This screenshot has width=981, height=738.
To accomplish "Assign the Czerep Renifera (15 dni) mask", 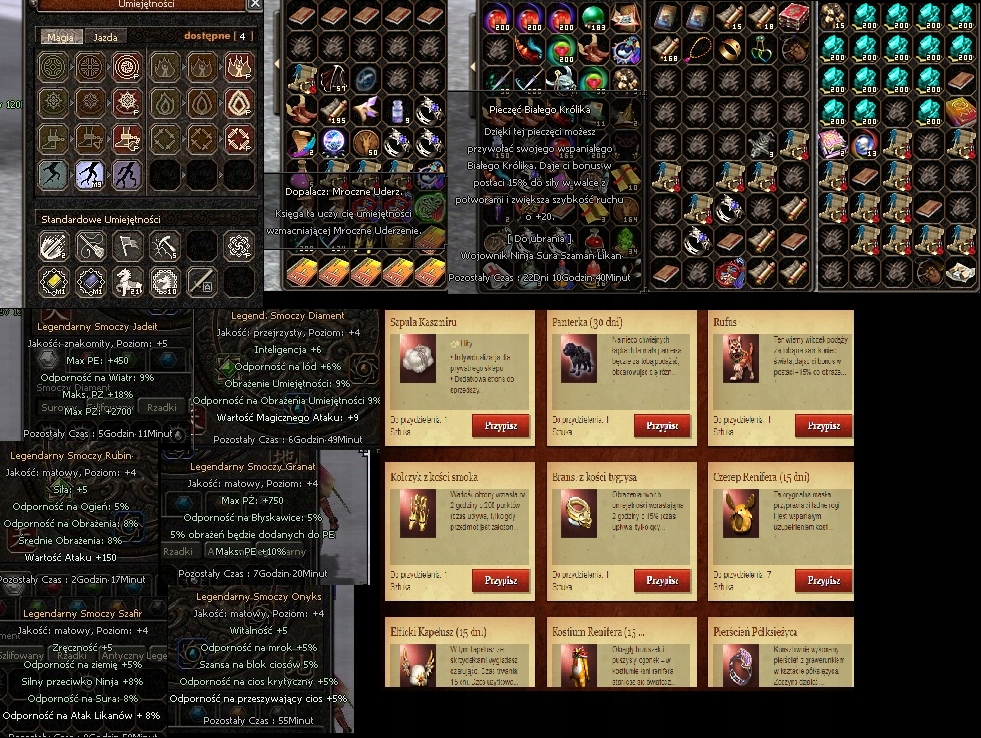I will pyautogui.click(x=823, y=580).
